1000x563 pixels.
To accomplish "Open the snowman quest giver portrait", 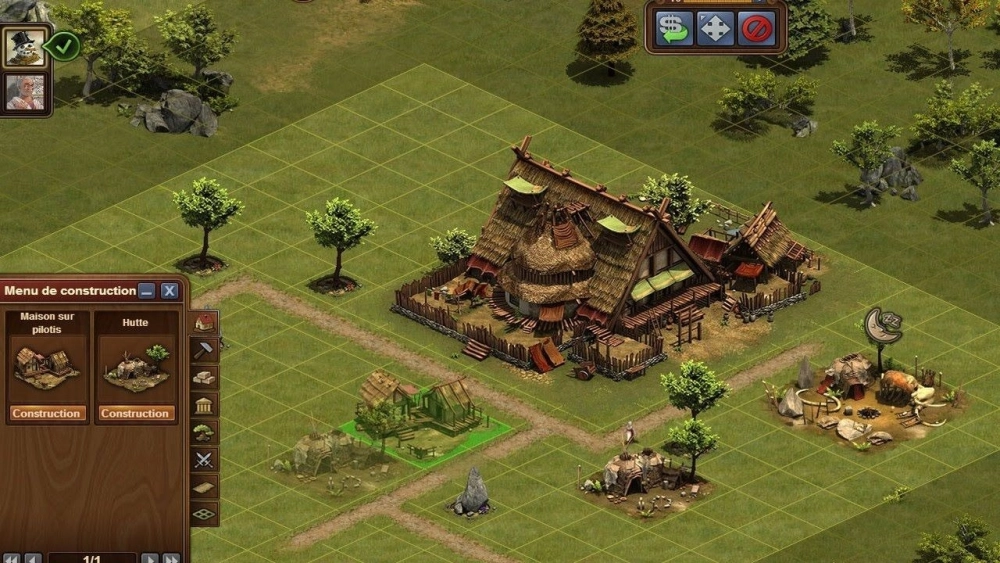I will (24, 47).
